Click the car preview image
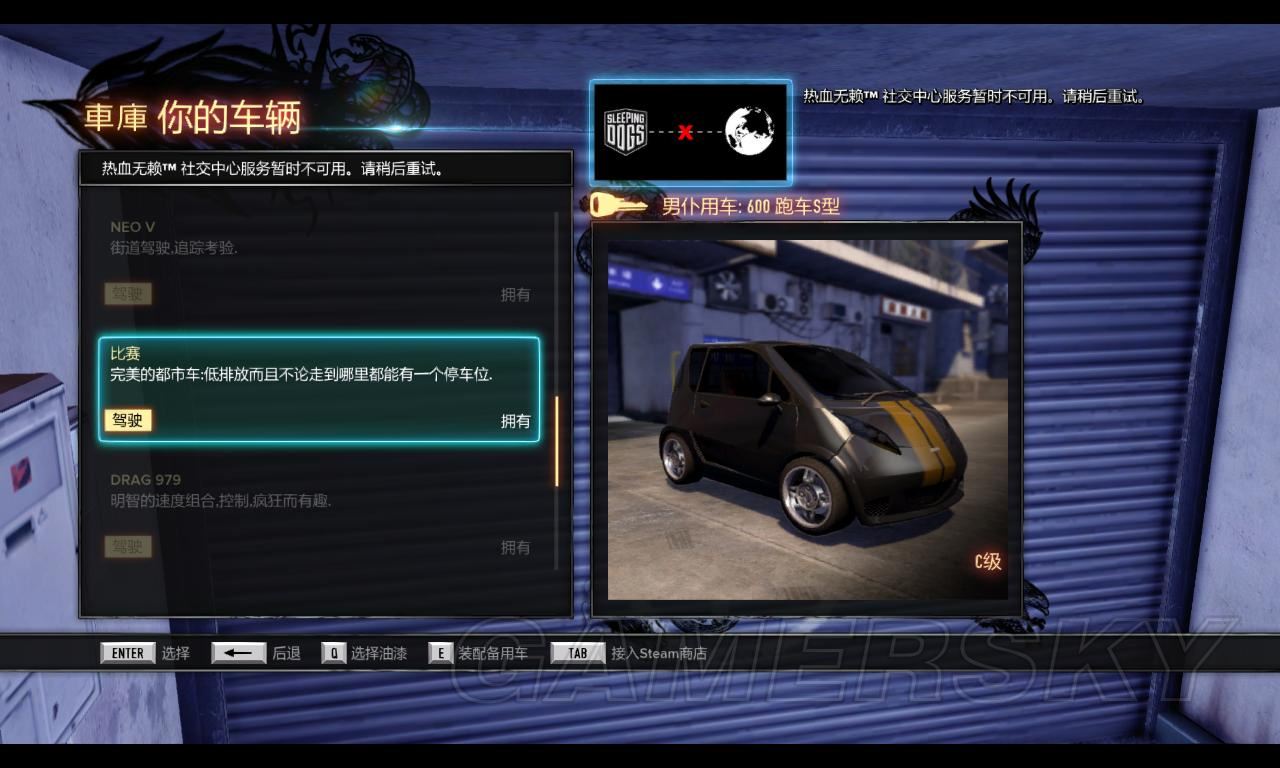This screenshot has width=1280, height=768. pos(807,418)
